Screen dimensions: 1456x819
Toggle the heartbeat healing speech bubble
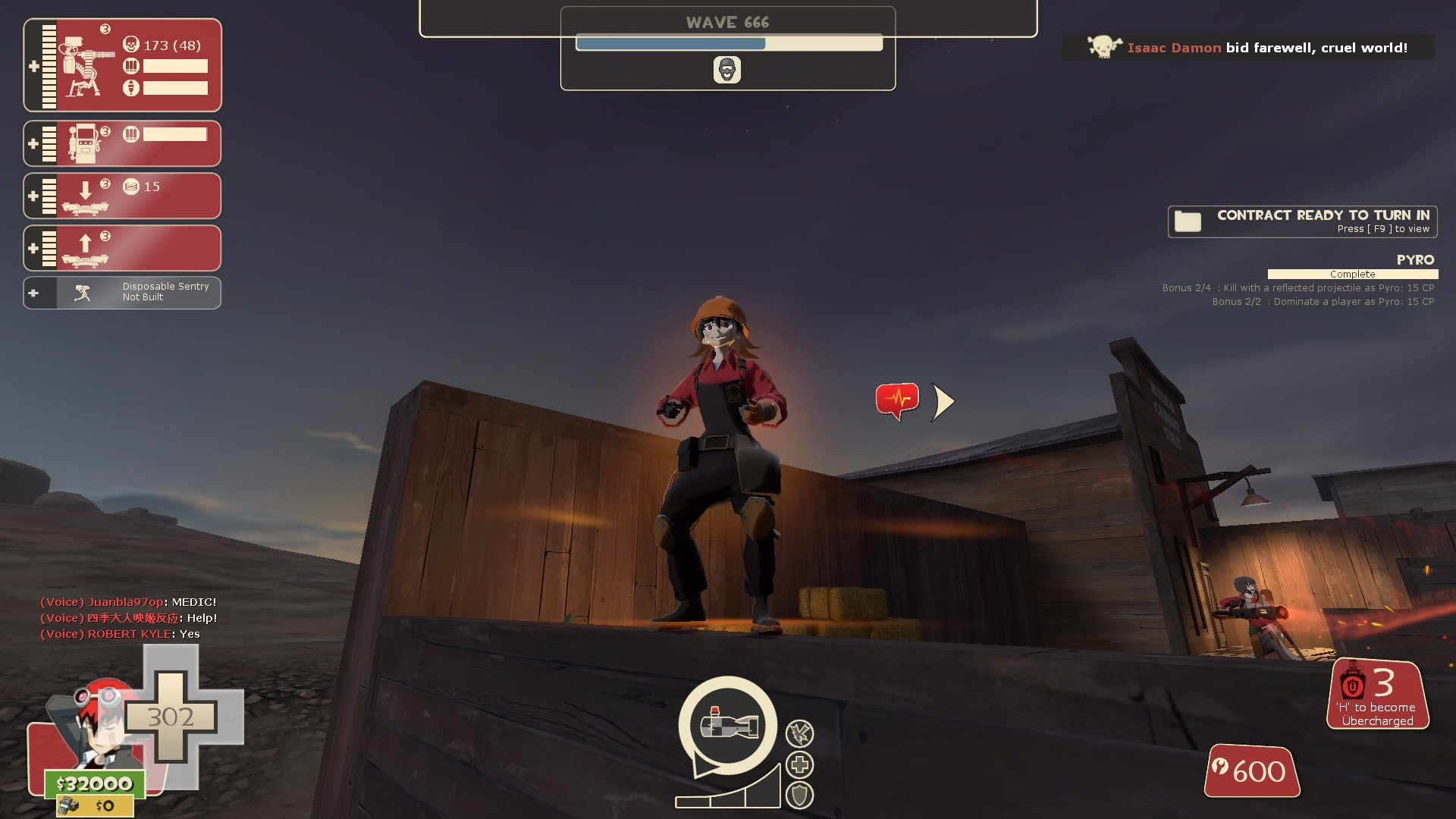coord(896,397)
